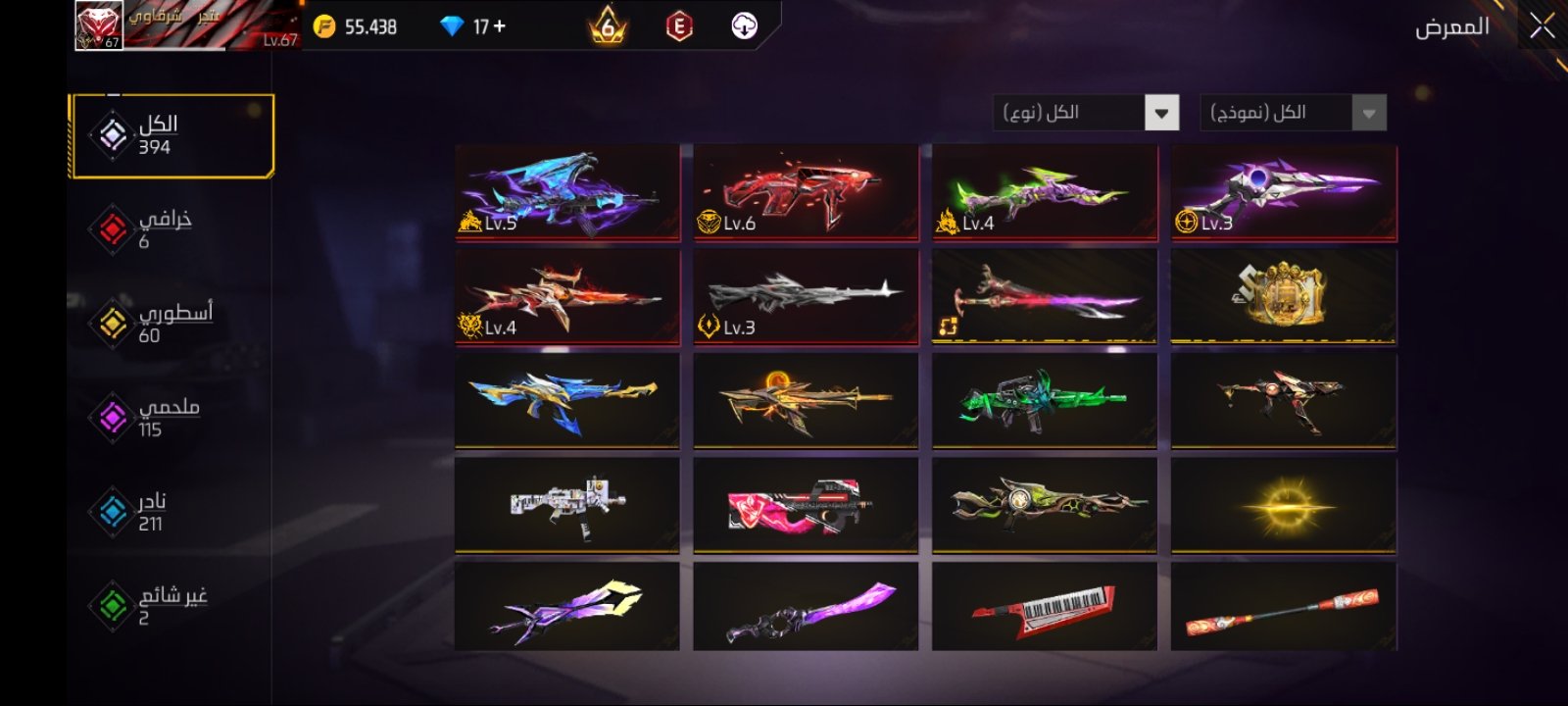The height and width of the screenshot is (706, 1568).
Task: Pick the red baseball bat skin
Action: pyautogui.click(x=1284, y=606)
